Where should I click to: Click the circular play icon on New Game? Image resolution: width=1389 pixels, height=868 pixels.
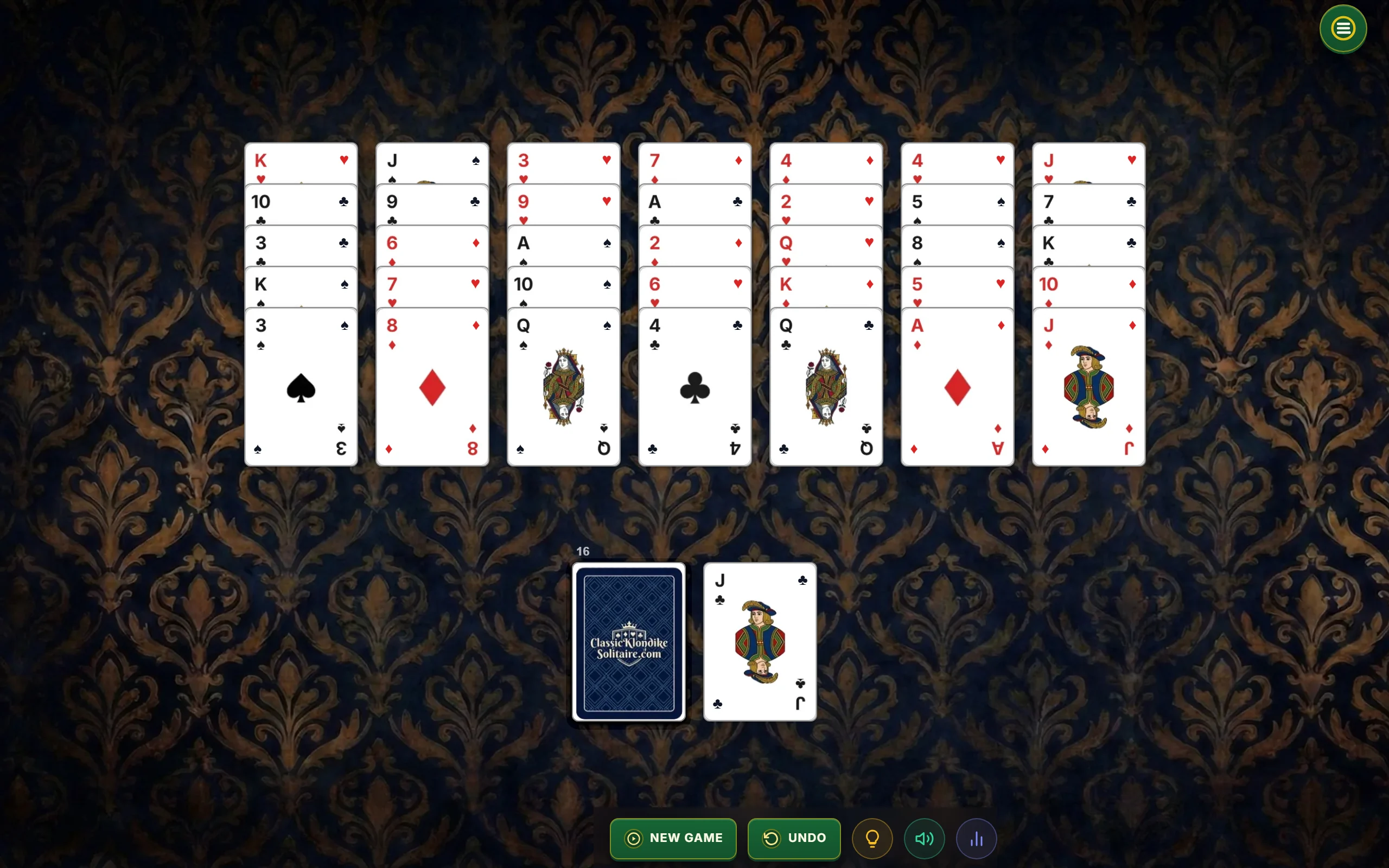point(633,838)
